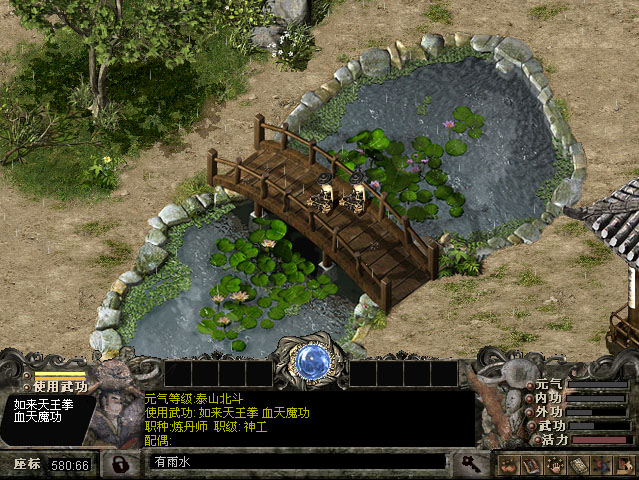This screenshot has height=480, width=639.
Task: Open the footprints icon in the toolbar
Action: [x=508, y=465]
